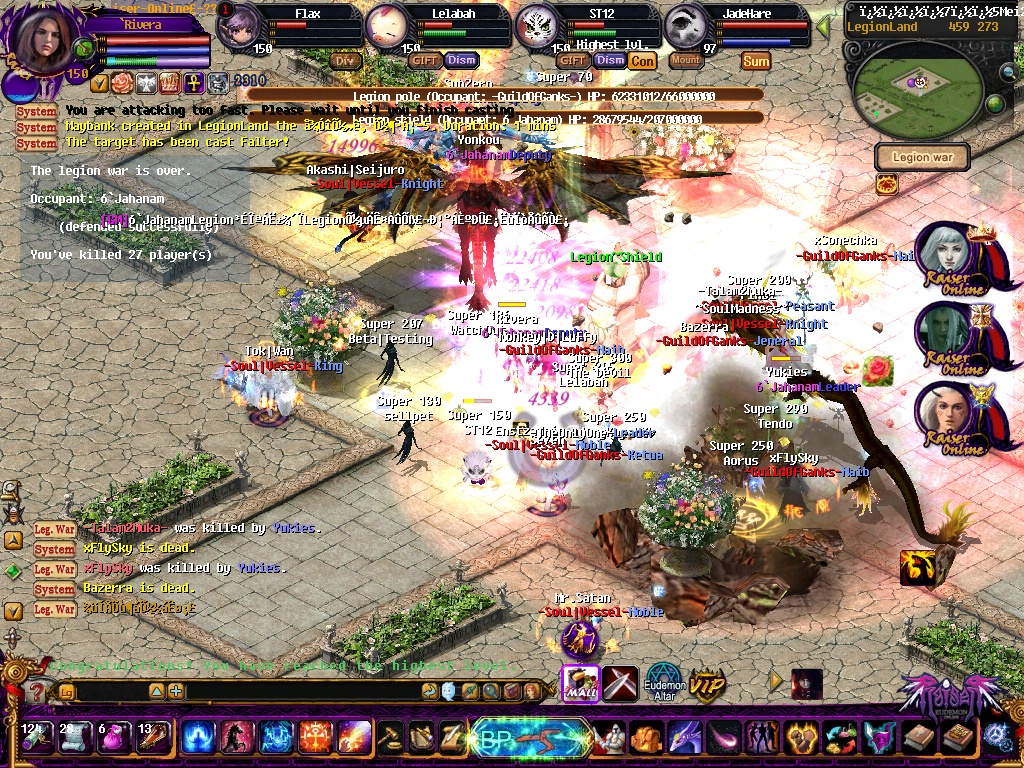1024x768 pixels.
Task: Summon JadeHare with the Sum button
Action: click(x=756, y=61)
